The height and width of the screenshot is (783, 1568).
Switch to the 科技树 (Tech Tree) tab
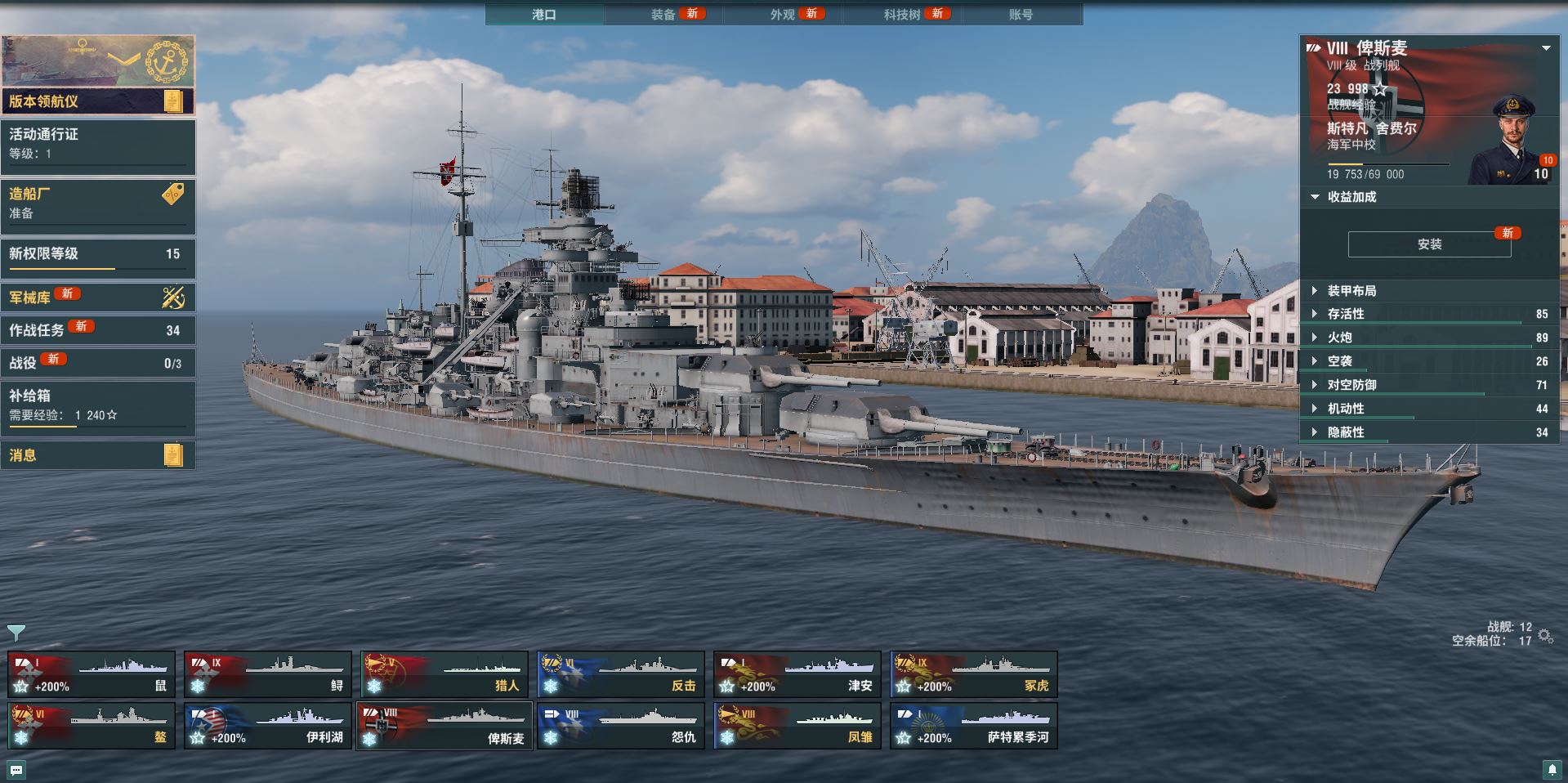coord(902,15)
